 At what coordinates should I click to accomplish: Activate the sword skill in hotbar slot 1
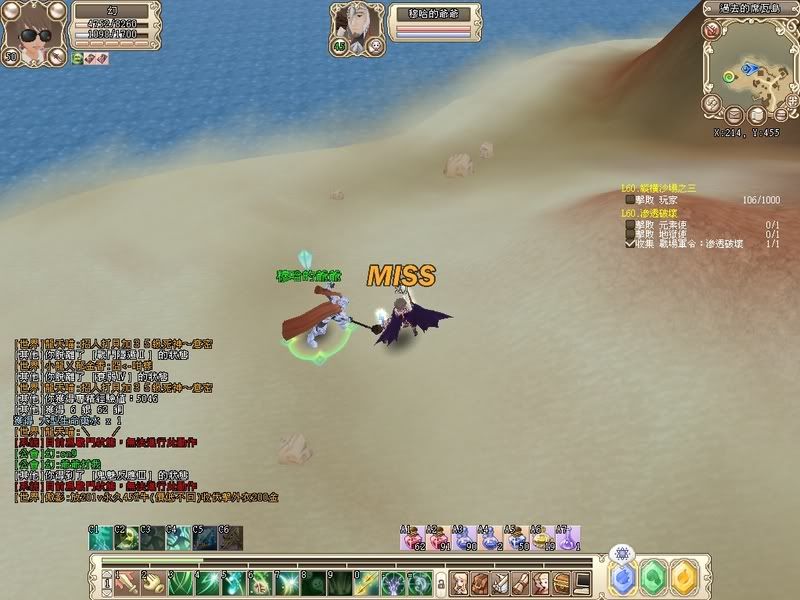[x=125, y=582]
